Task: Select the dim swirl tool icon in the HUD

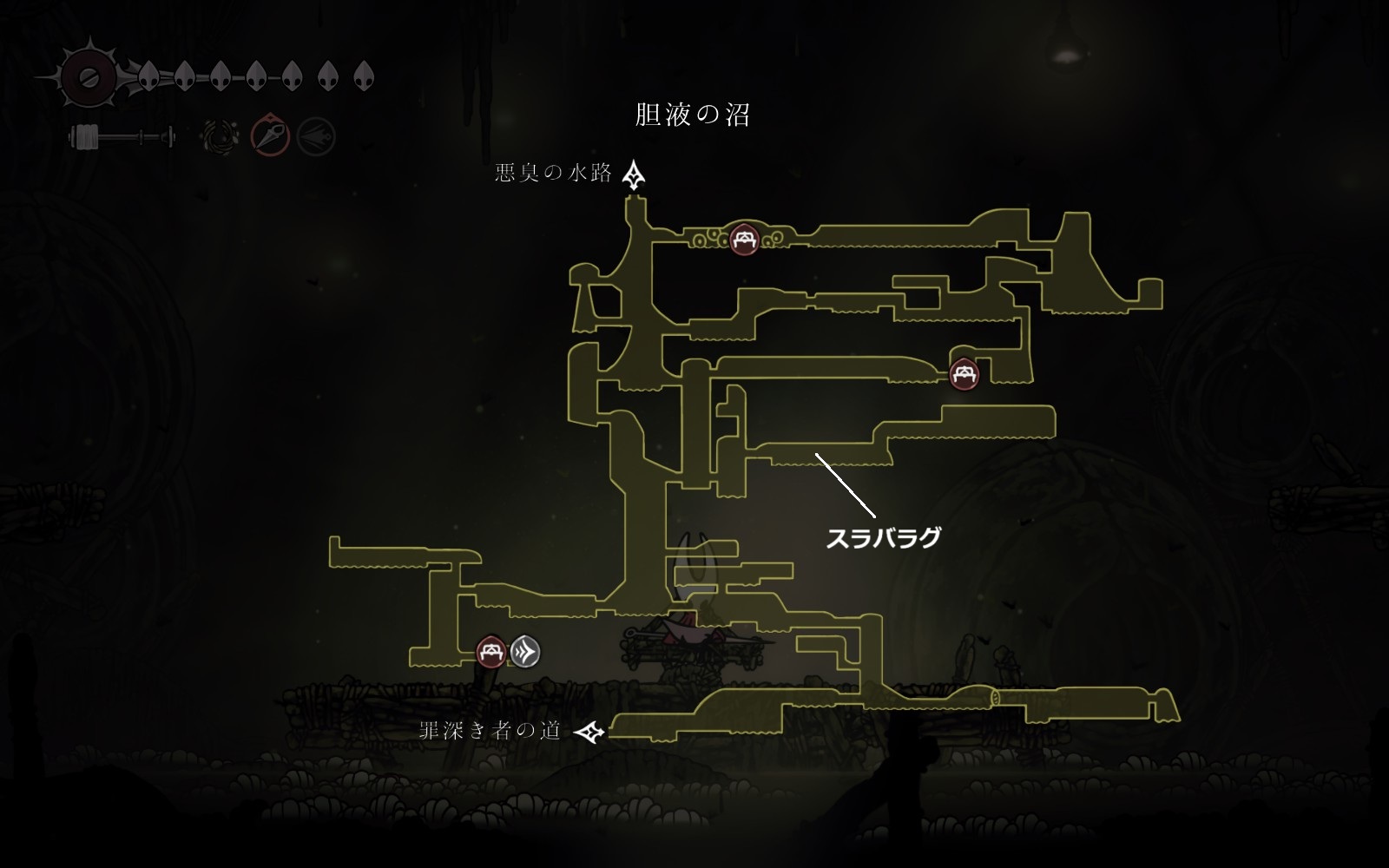Action: coord(217,136)
